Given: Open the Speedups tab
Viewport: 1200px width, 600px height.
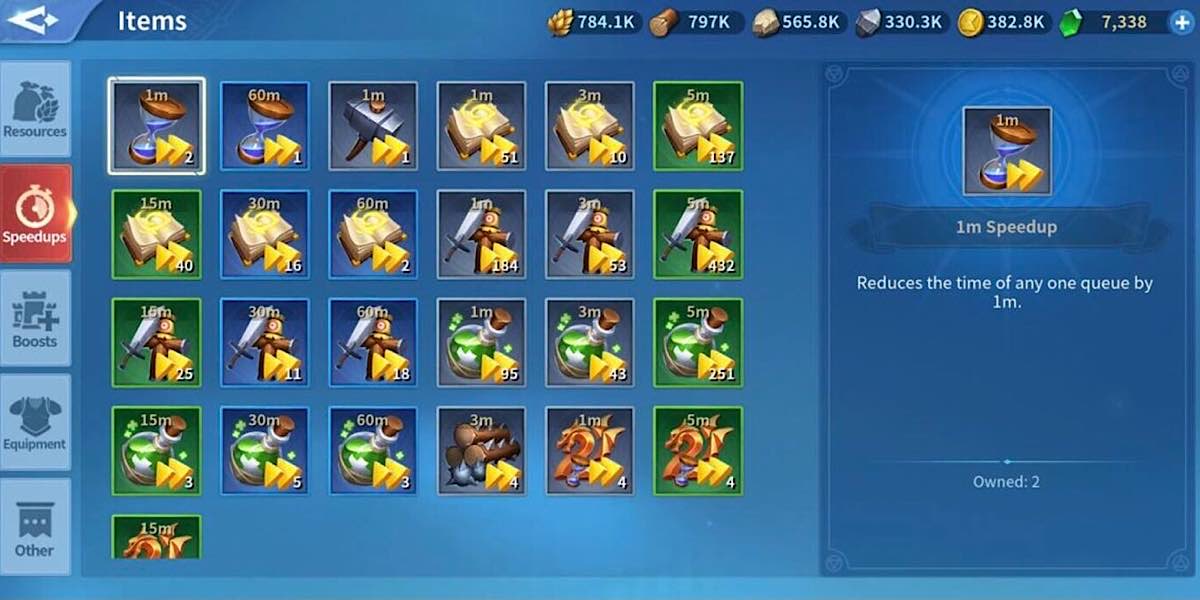Looking at the screenshot, I should coord(35,213).
